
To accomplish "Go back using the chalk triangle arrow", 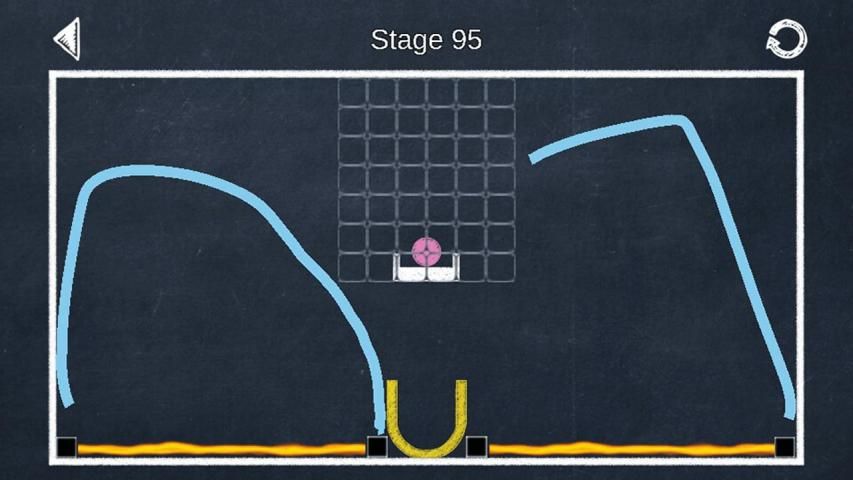I will 67,39.
